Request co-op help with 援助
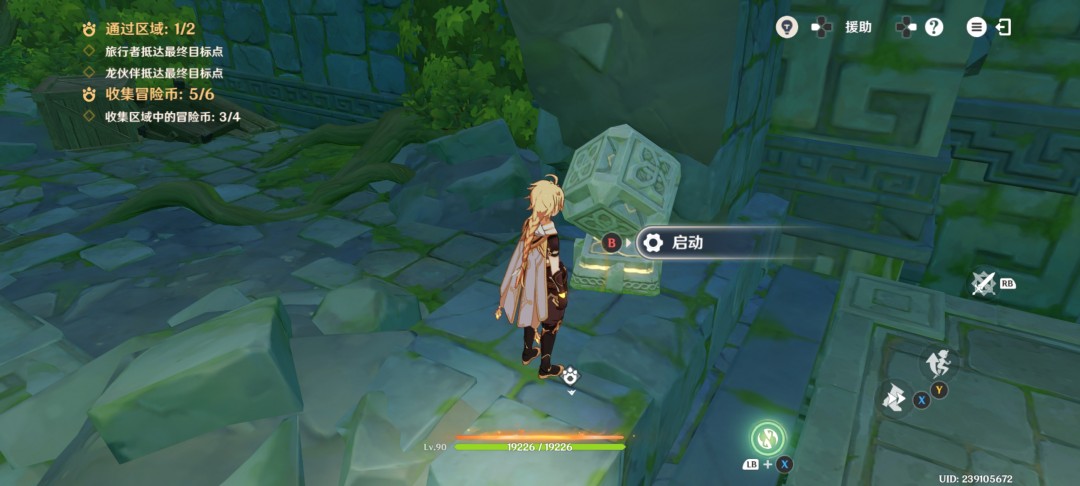This screenshot has height=486, width=1080. coord(857,27)
